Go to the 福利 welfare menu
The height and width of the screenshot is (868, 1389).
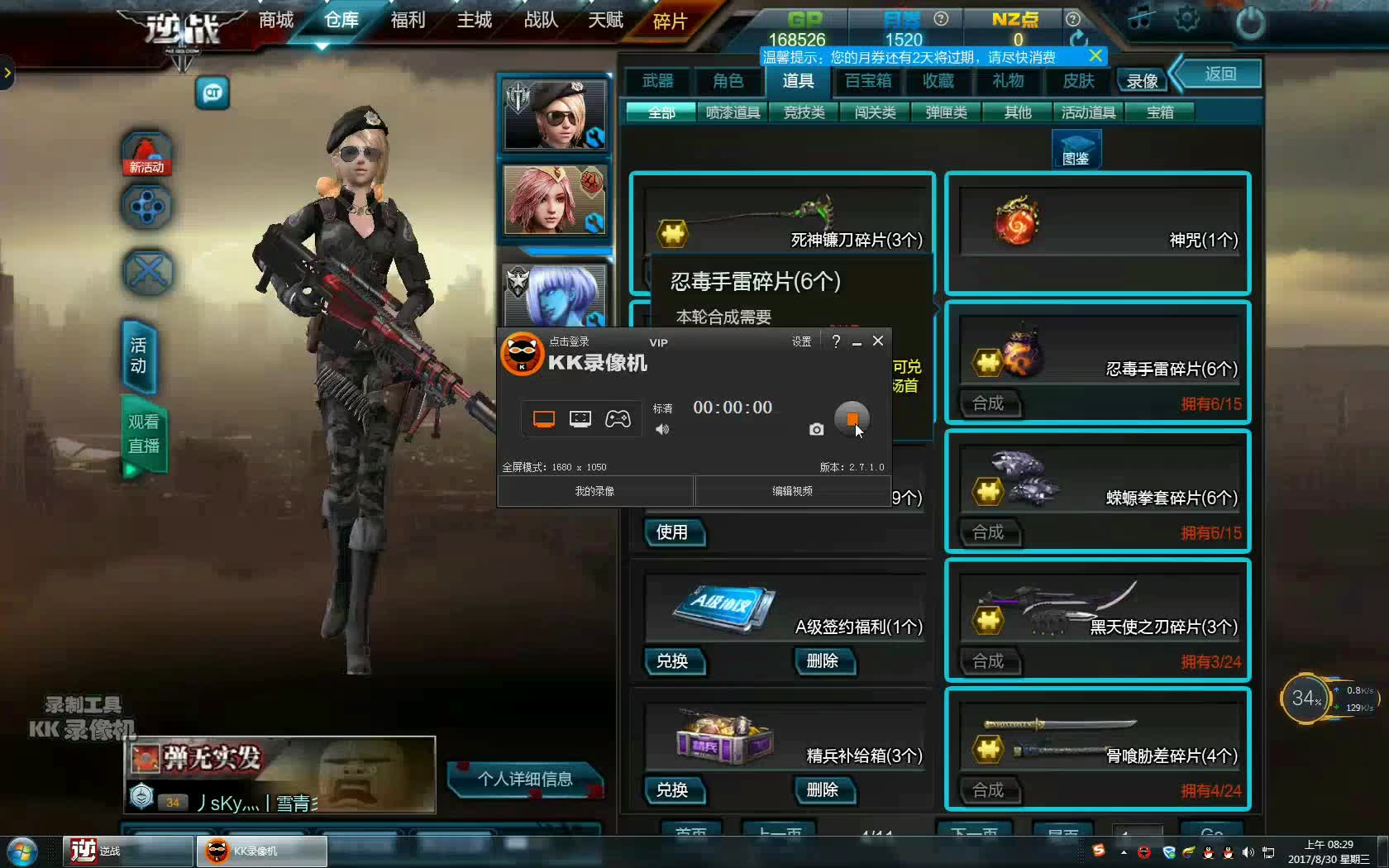tap(408, 20)
